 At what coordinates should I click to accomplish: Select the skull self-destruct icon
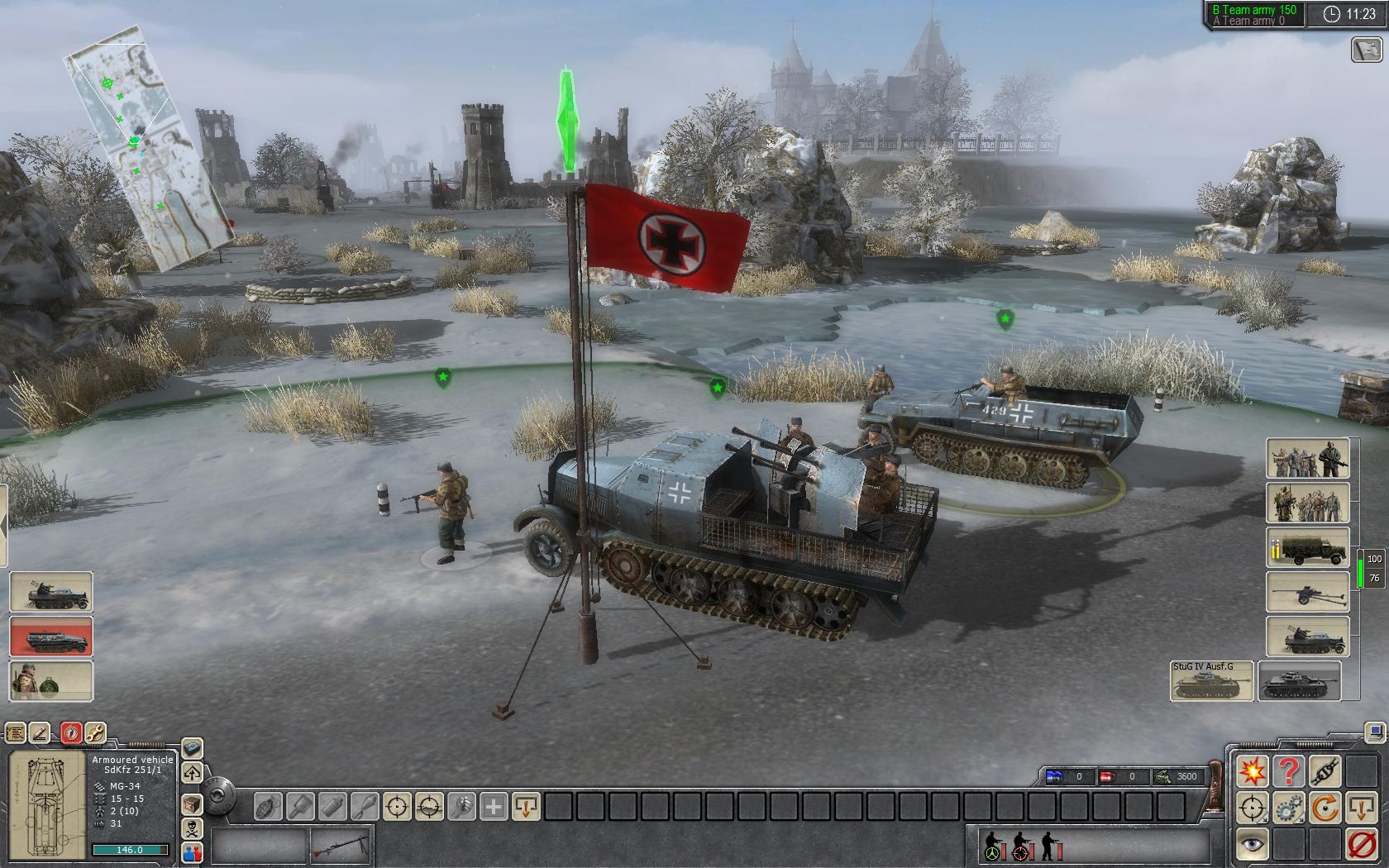192,830
